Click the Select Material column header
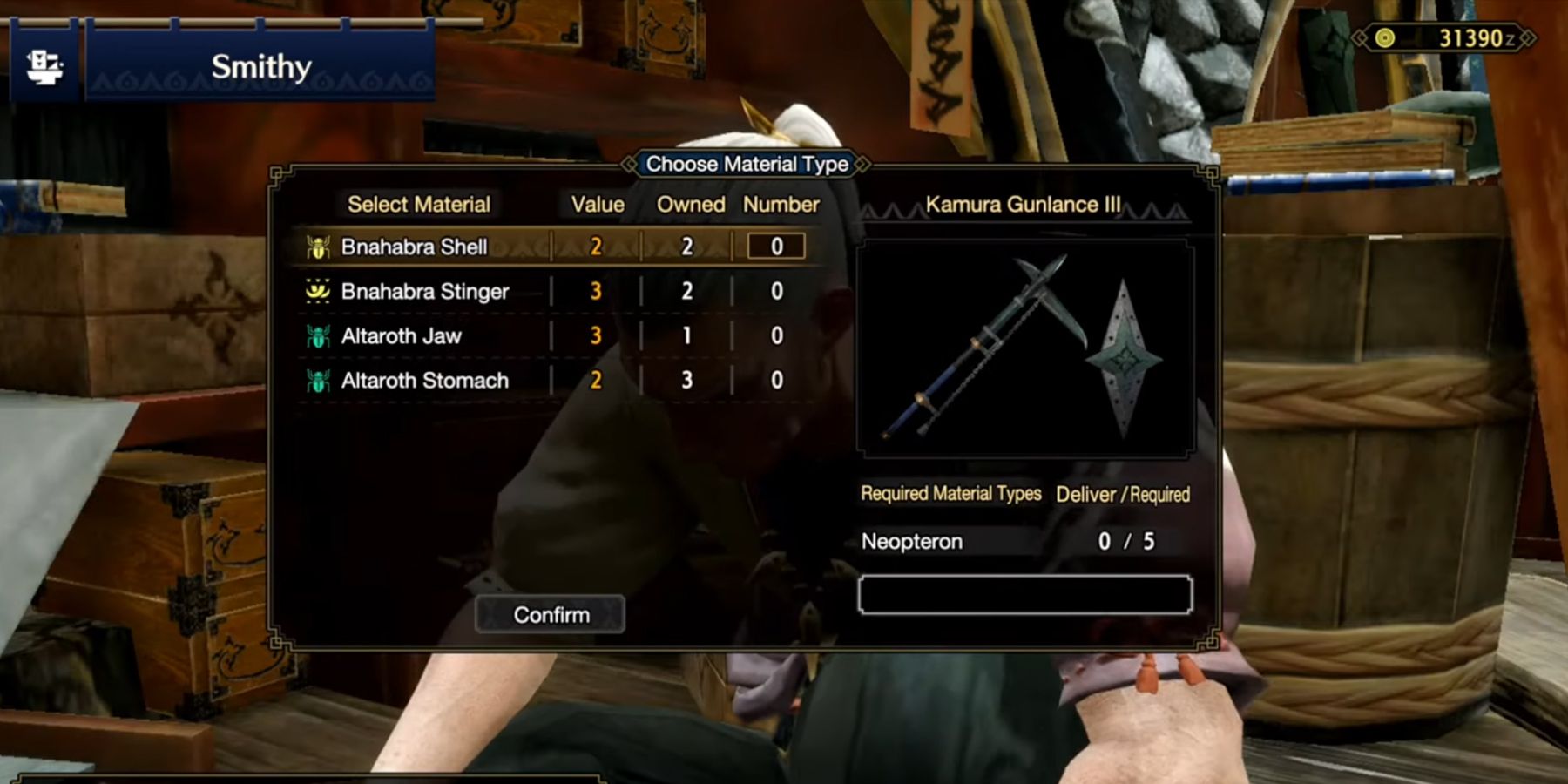 pos(419,204)
